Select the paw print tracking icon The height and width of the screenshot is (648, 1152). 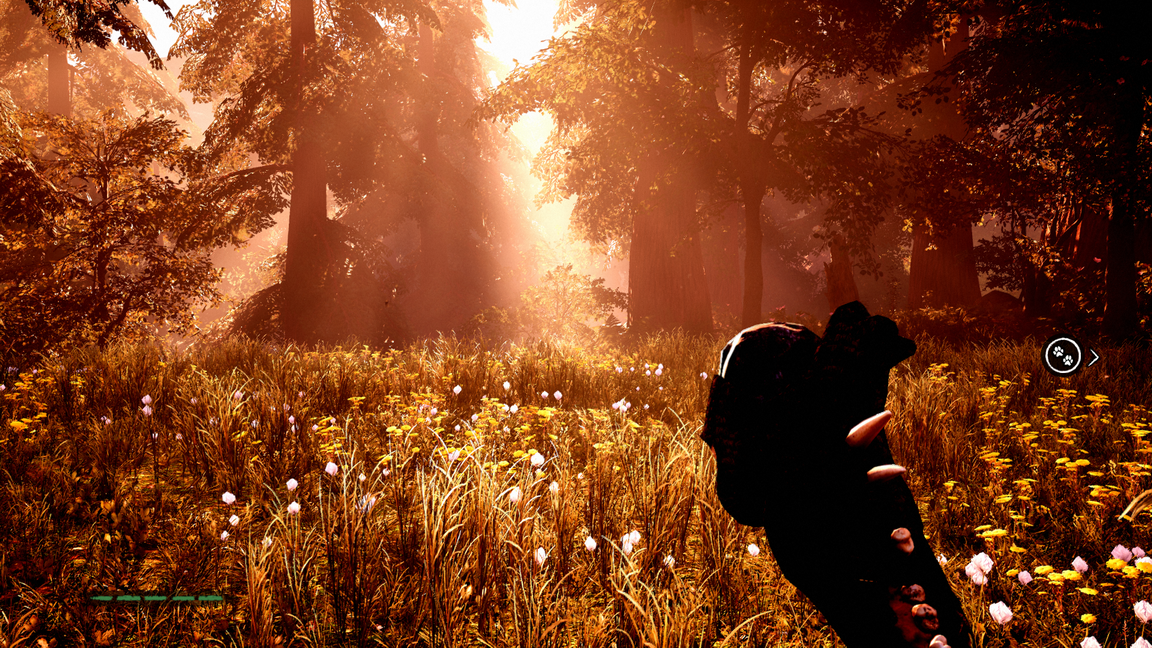coord(1062,356)
